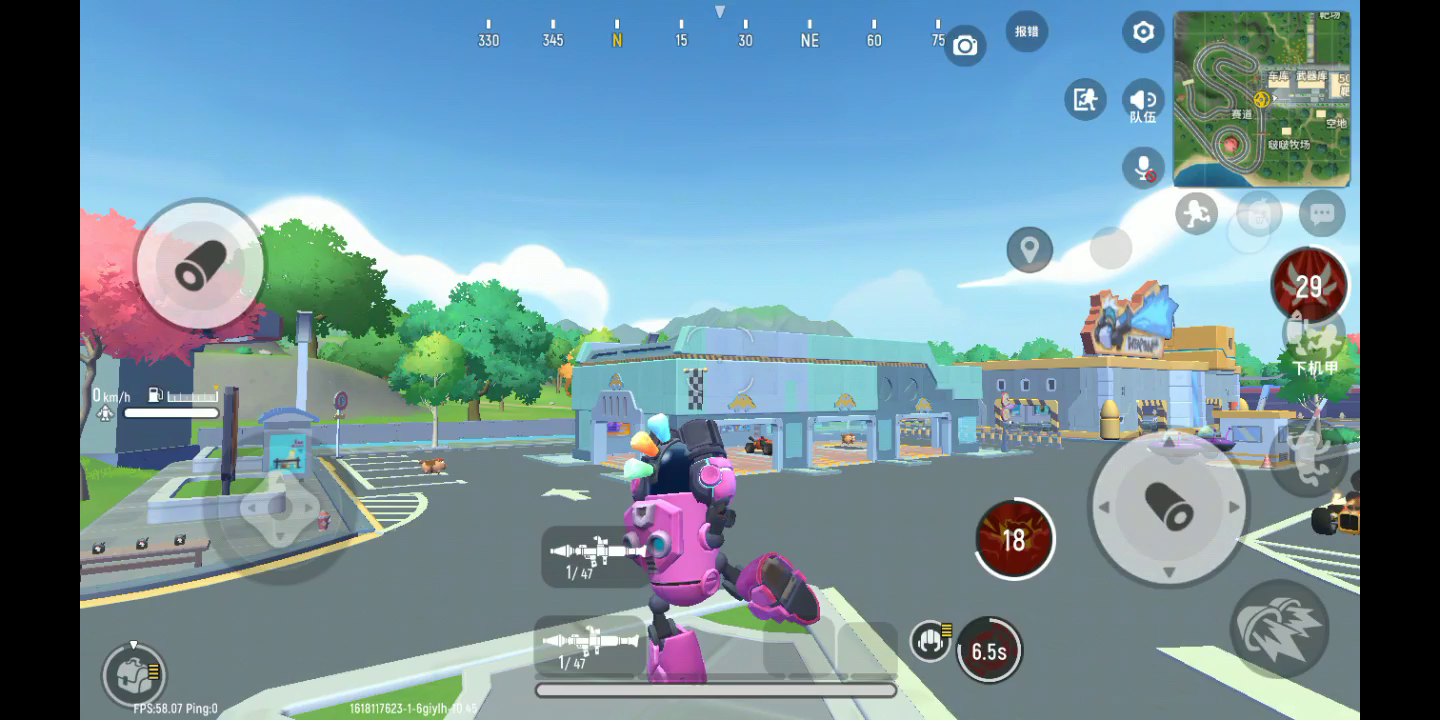Select the upper rocket launcher weapon slot
The height and width of the screenshot is (720, 1440).
coord(596,556)
